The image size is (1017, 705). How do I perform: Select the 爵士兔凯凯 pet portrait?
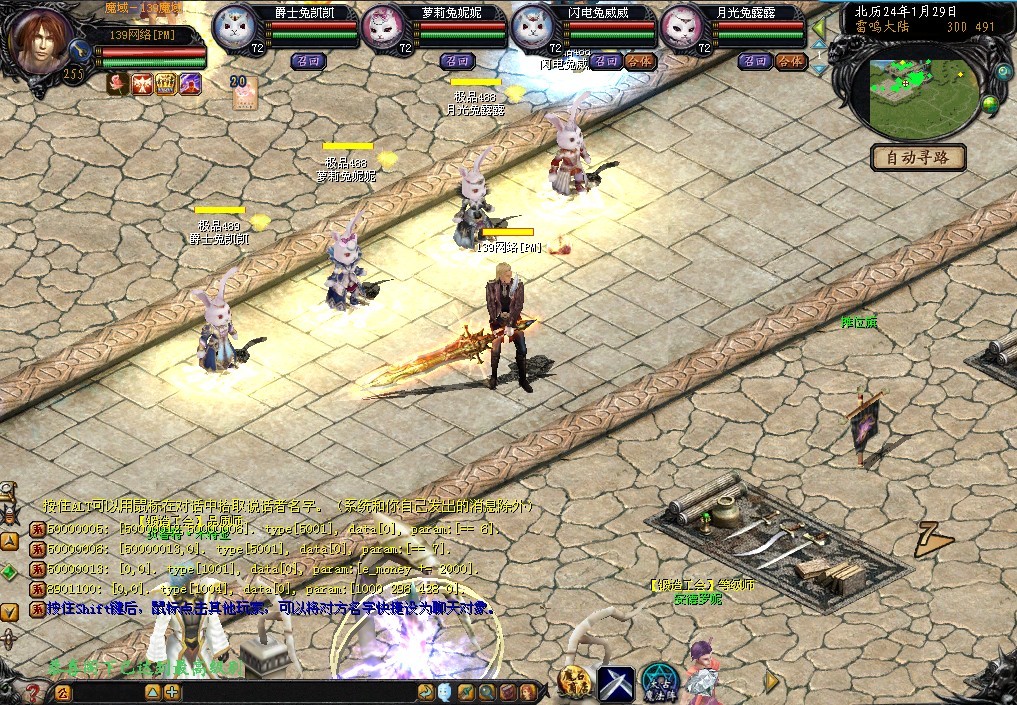(x=238, y=27)
